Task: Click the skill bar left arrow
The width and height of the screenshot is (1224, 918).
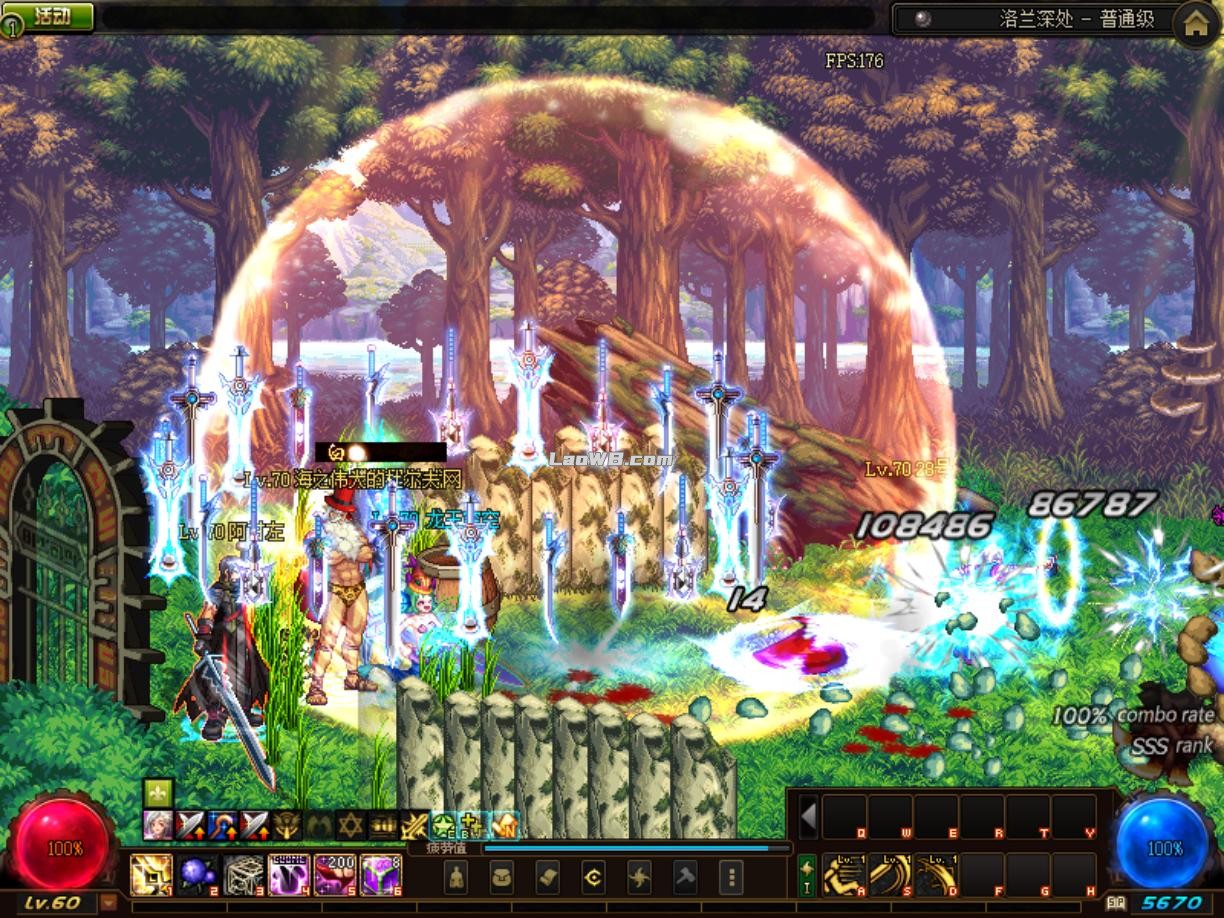Action: (808, 817)
